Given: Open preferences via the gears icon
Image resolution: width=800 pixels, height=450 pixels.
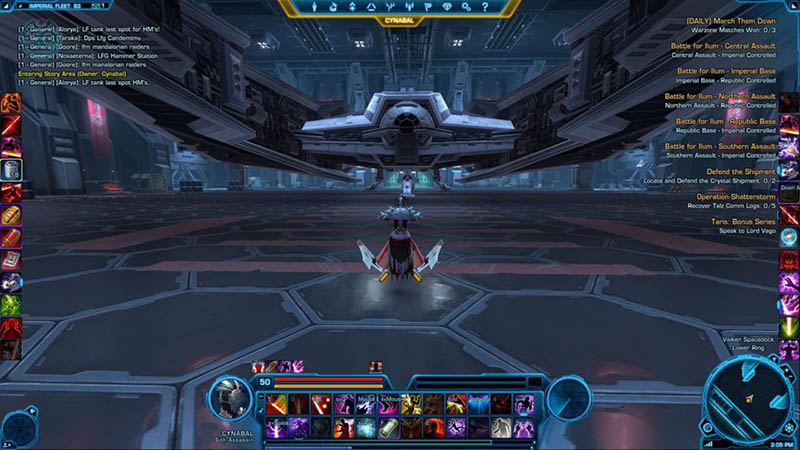Looking at the screenshot, I should [466, 7].
